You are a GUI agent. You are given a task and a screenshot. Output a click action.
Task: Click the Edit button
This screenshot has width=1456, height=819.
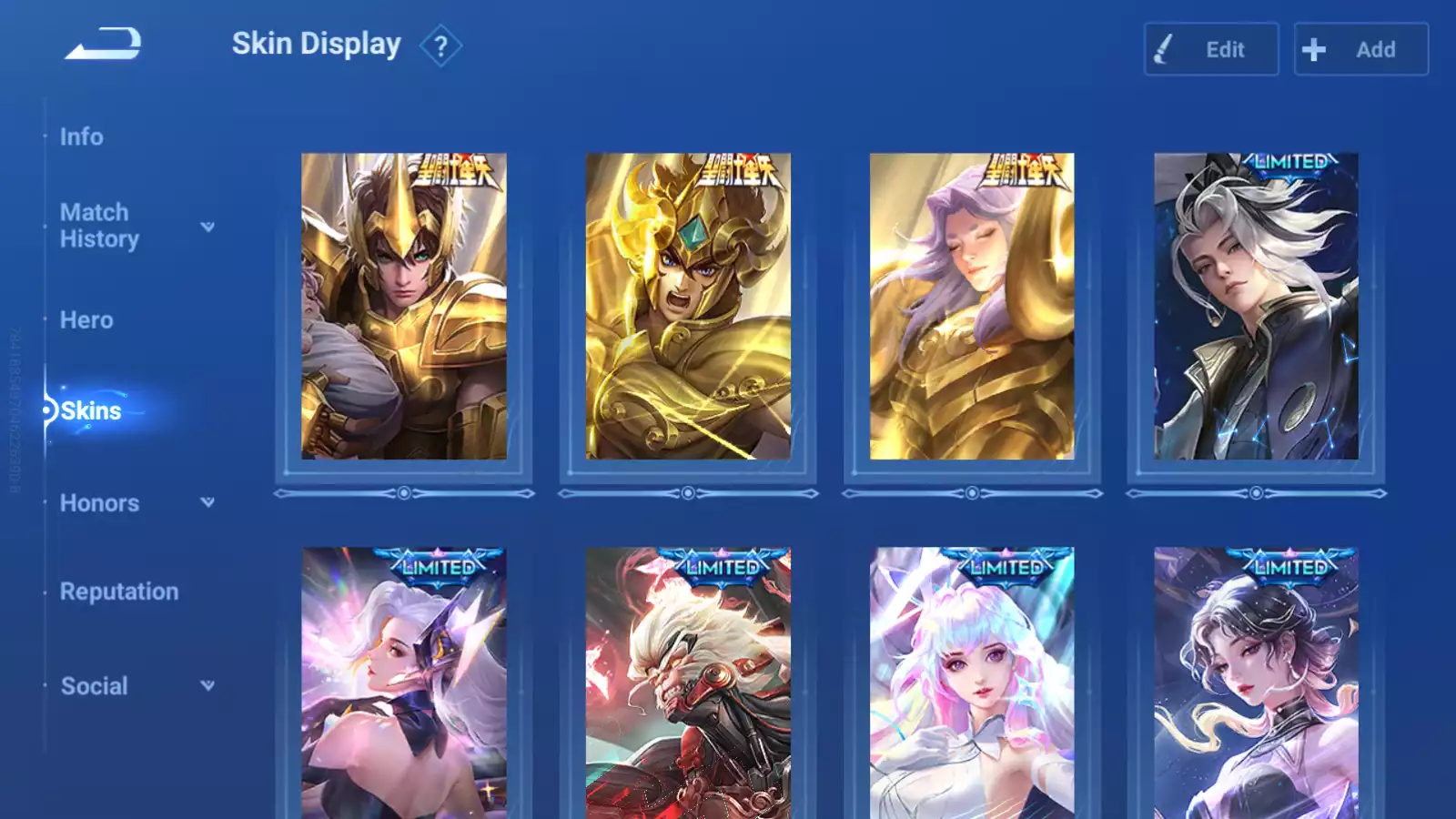click(1210, 49)
